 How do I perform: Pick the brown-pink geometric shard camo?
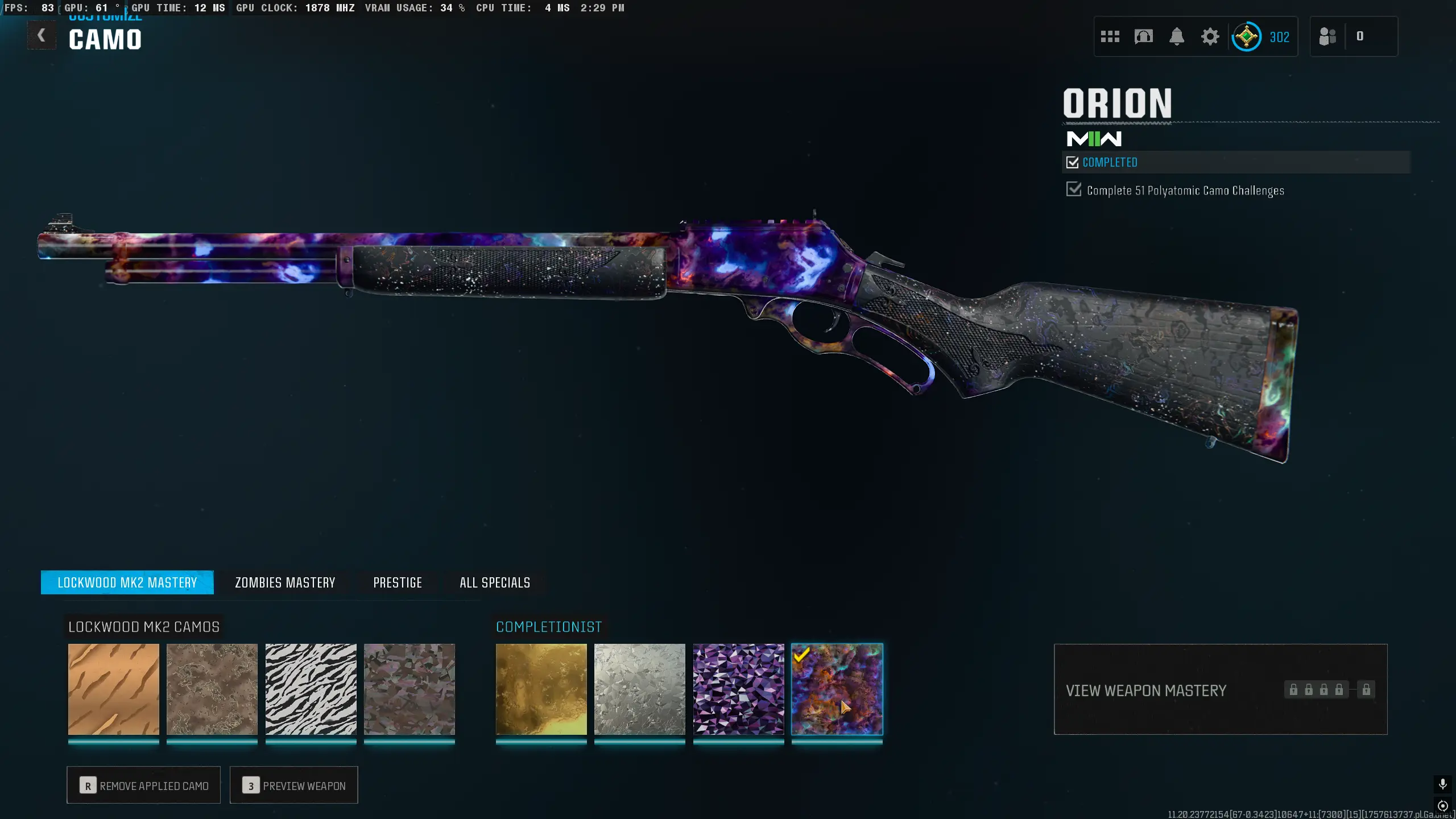tap(409, 689)
